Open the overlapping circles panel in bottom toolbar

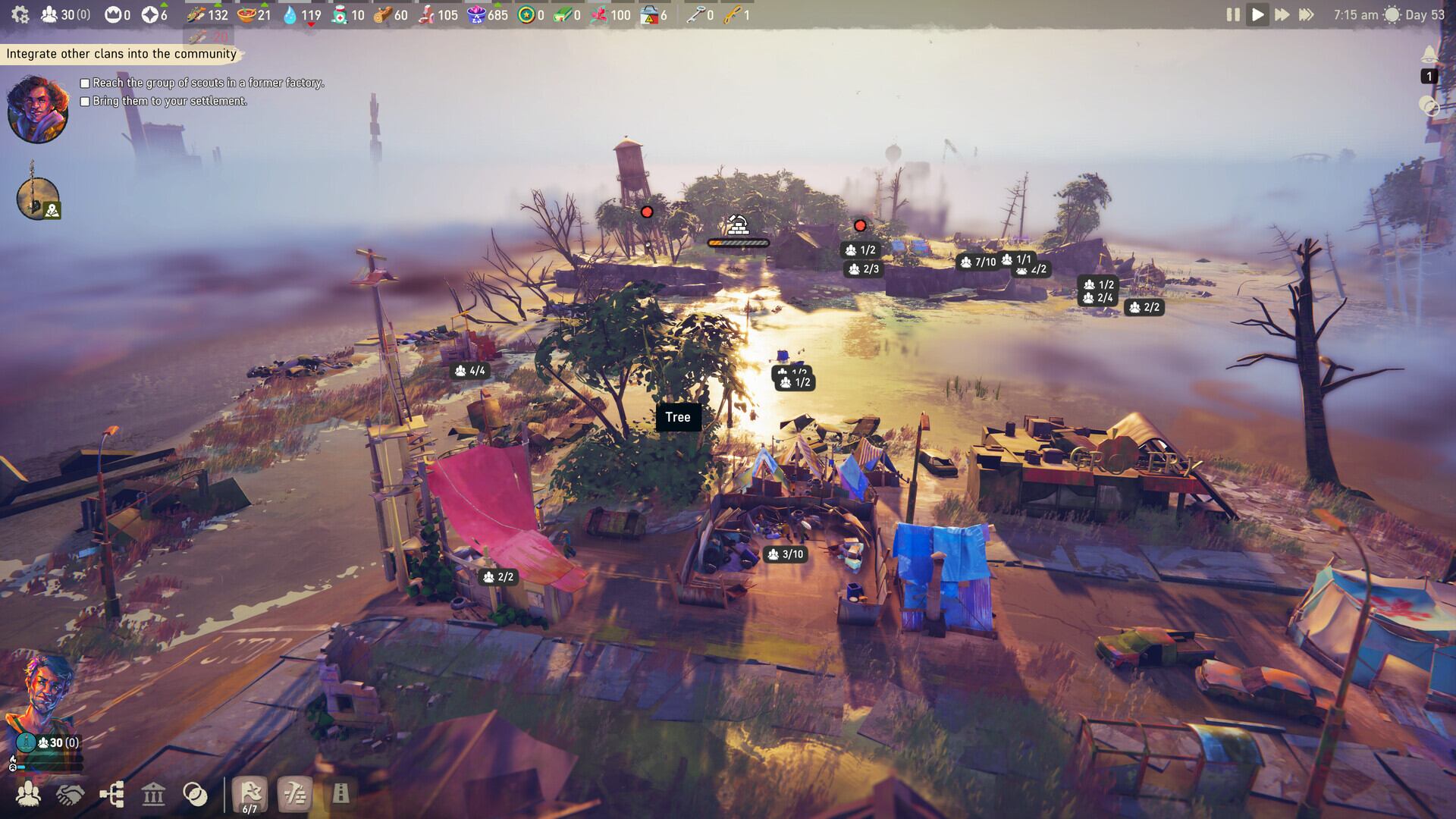tap(195, 794)
